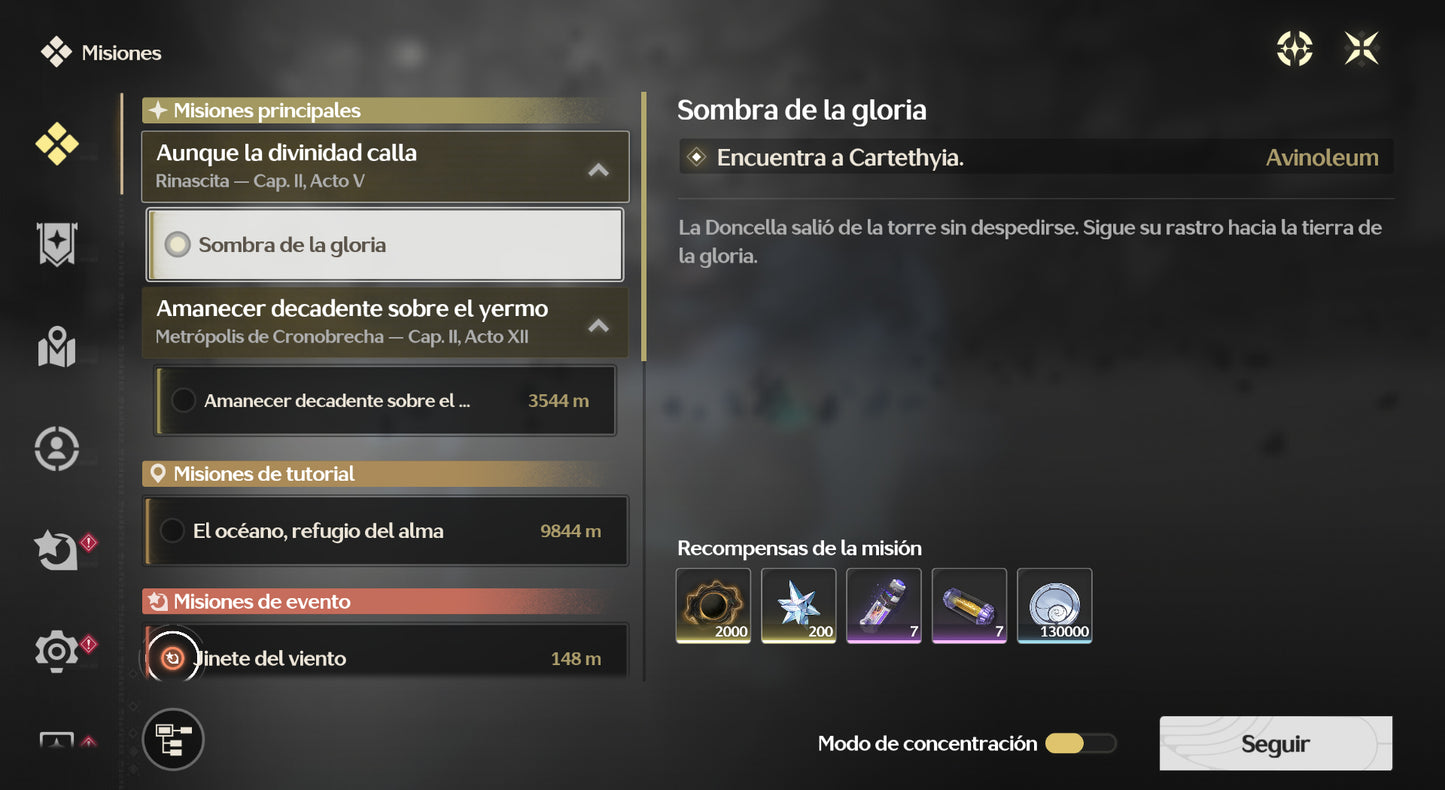The width and height of the screenshot is (1445, 790).
Task: Collapse the Aunque la divinidad calla quest chevron
Action: (597, 170)
